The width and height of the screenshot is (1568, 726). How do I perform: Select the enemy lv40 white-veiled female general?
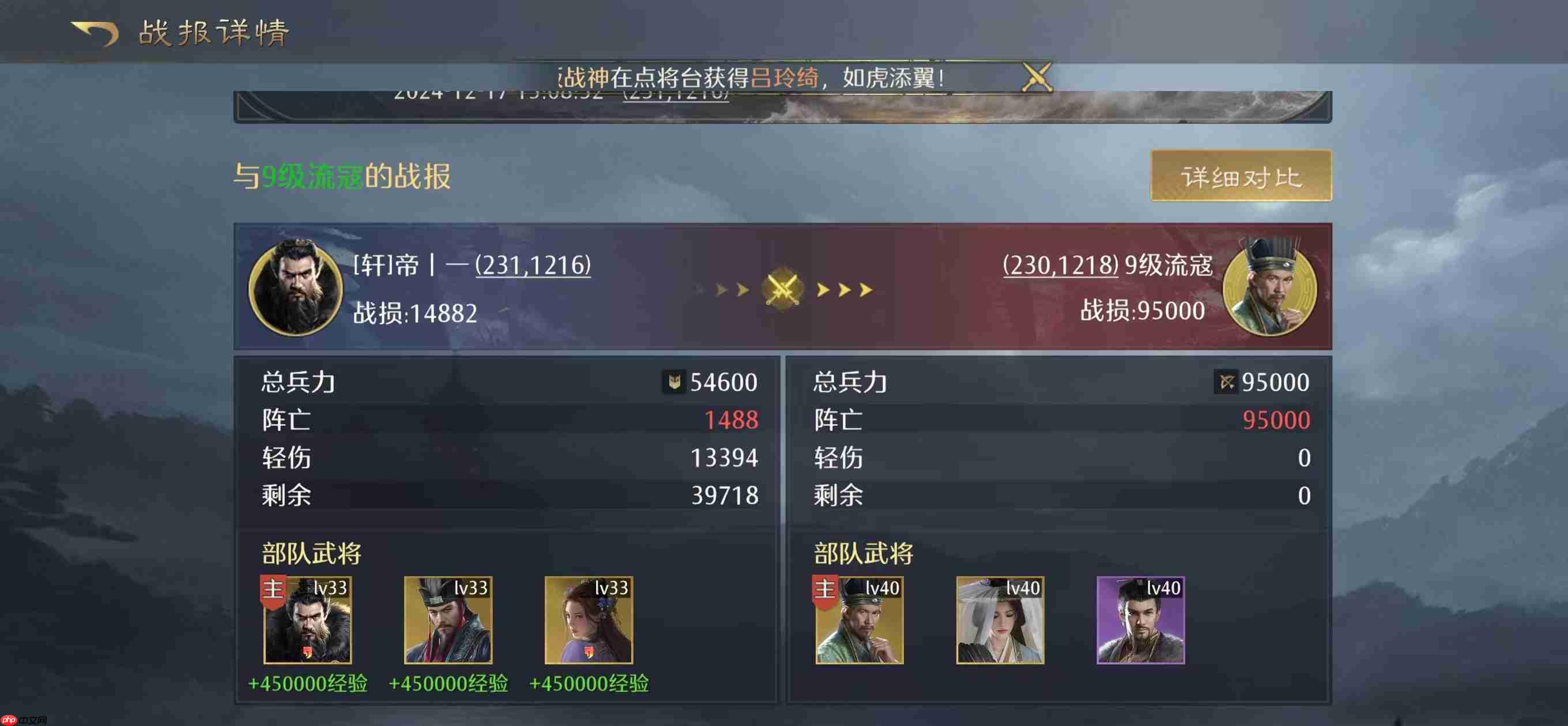click(x=999, y=622)
